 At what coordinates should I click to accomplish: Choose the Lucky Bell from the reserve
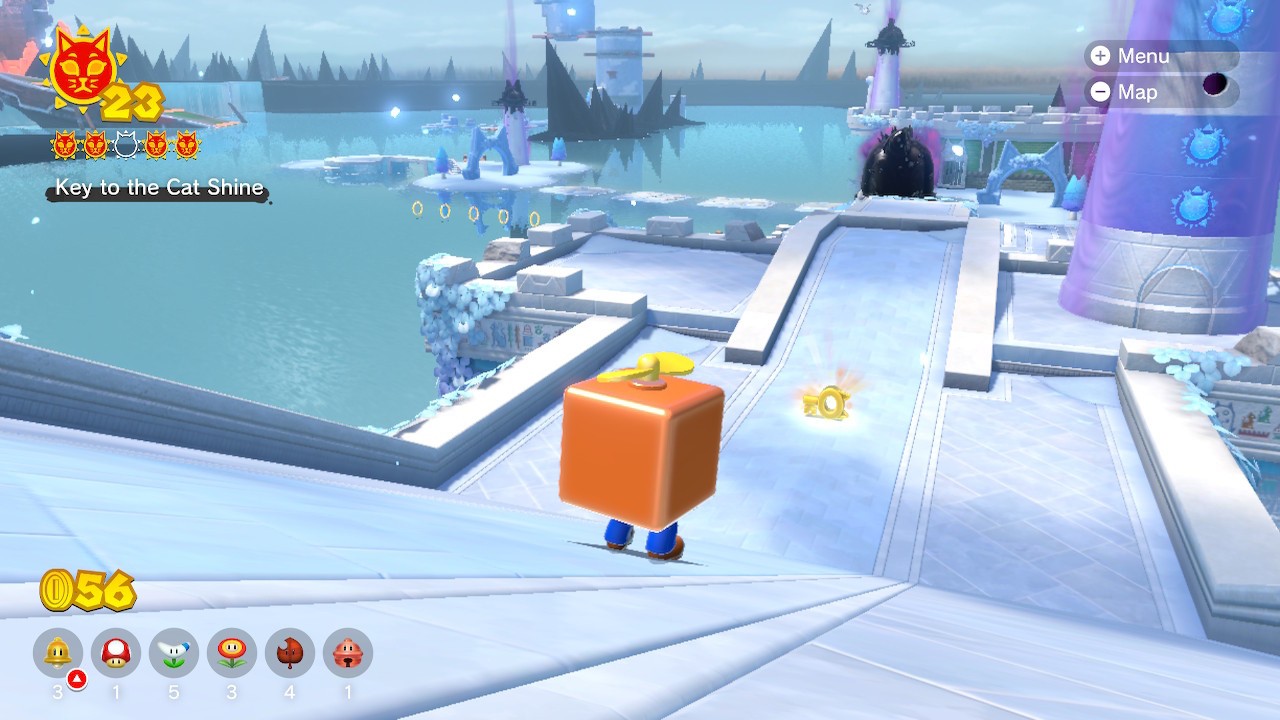tap(348, 654)
